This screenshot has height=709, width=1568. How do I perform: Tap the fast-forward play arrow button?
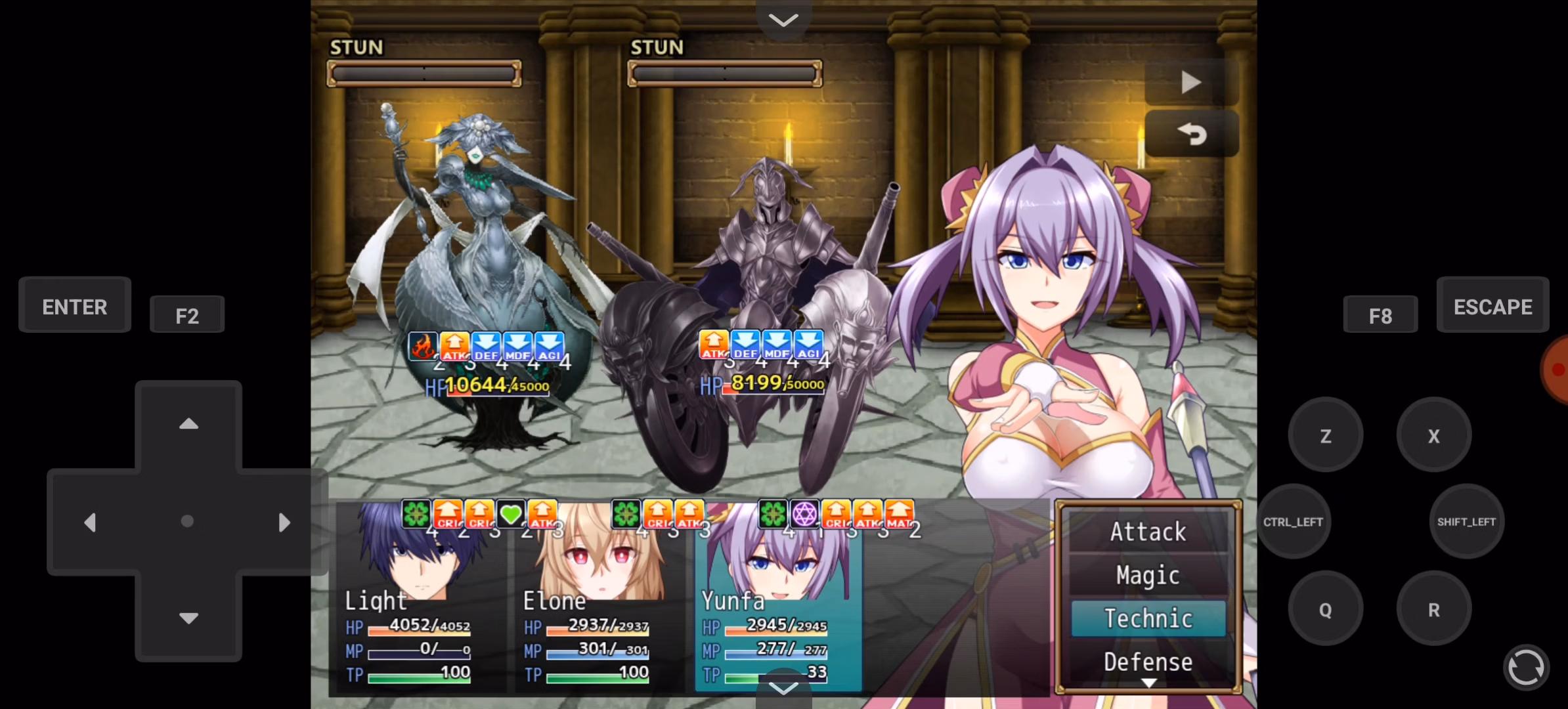[x=1191, y=83]
